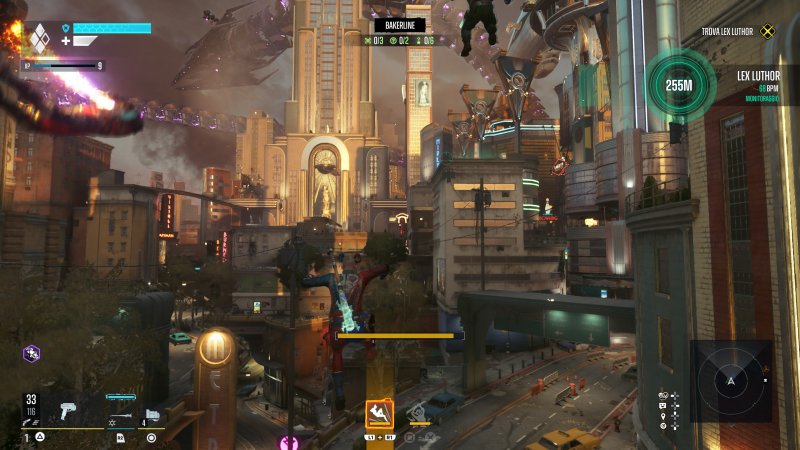Select the grenade slot

click(152, 414)
